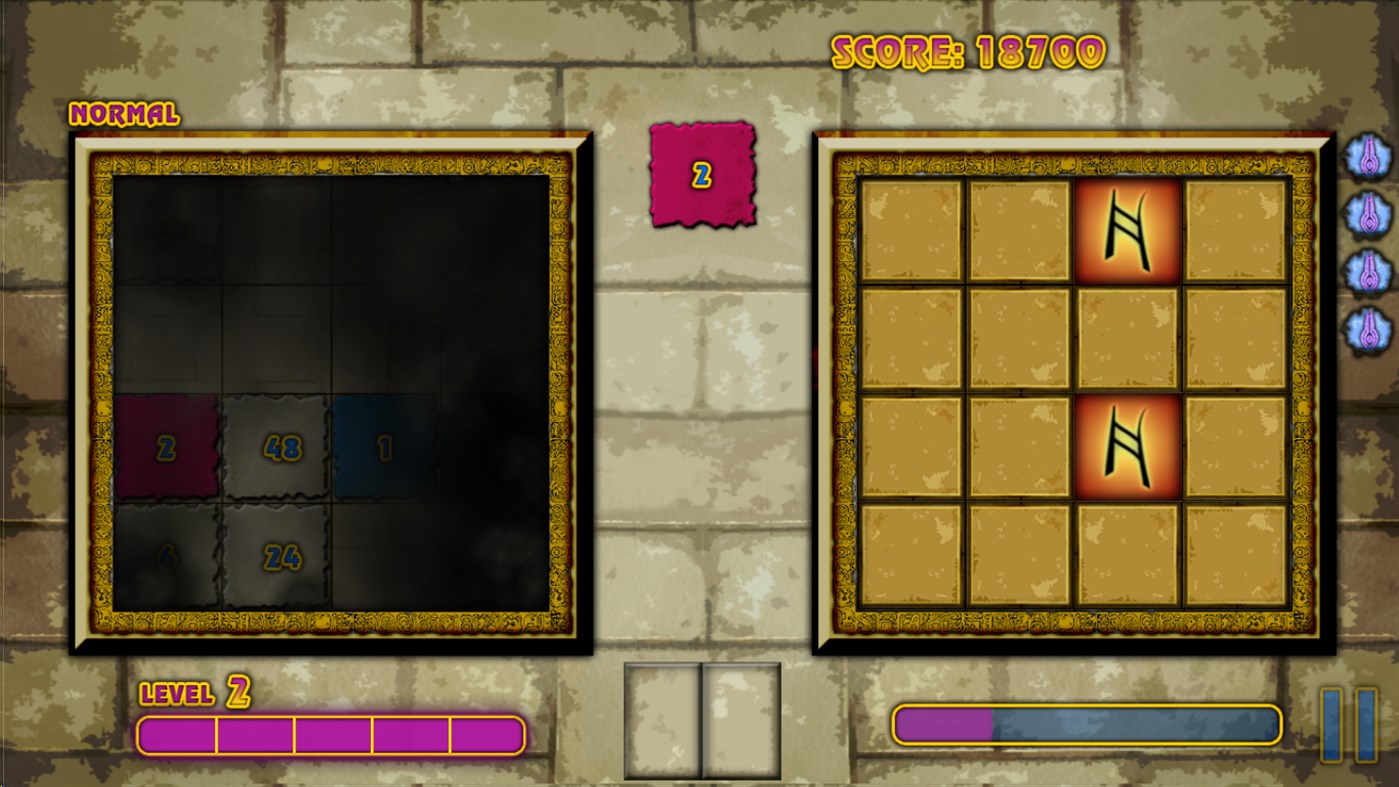Viewport: 1399px width, 787px height.
Task: Select the left empty card slot
Action: pyautogui.click(x=663, y=718)
